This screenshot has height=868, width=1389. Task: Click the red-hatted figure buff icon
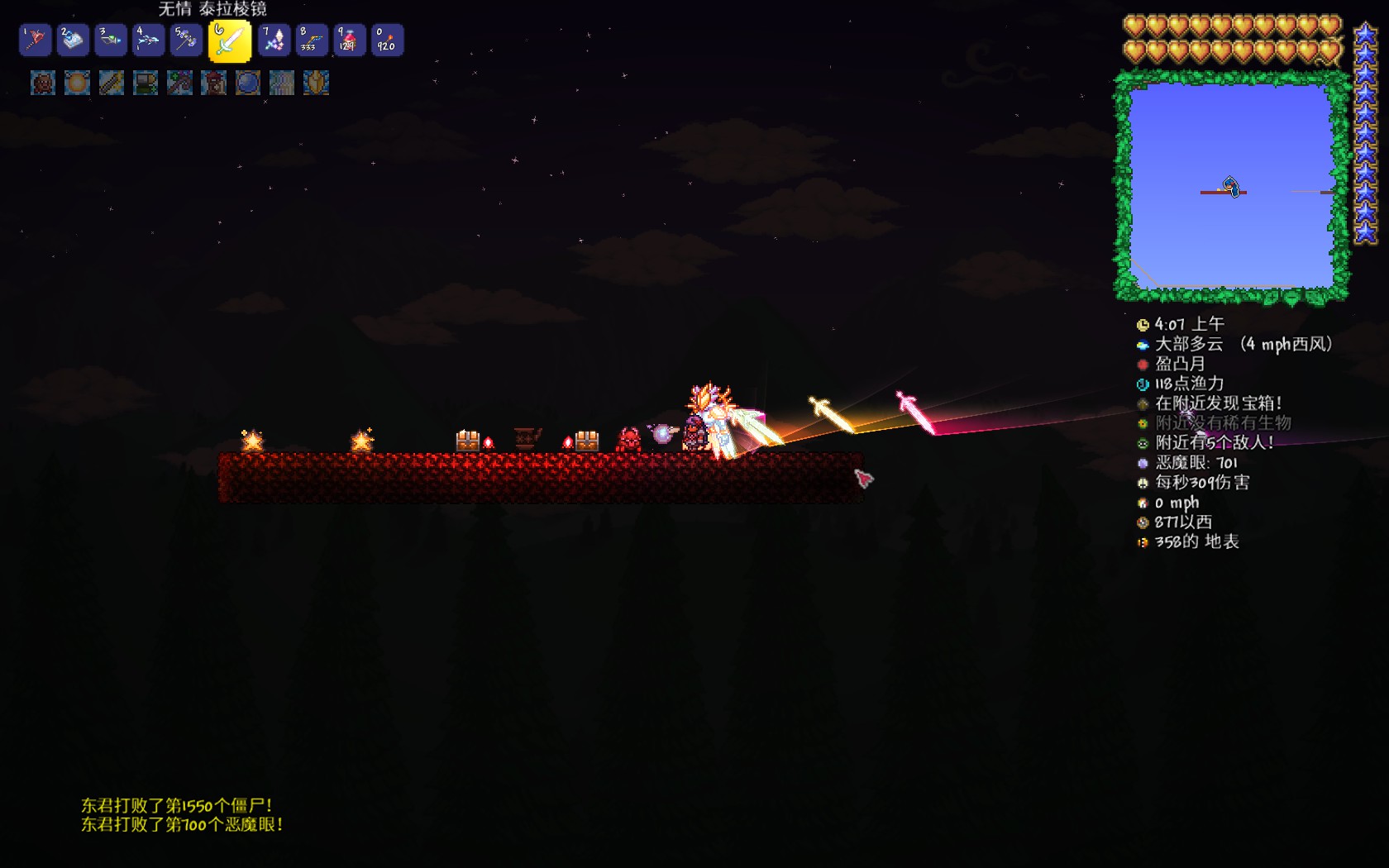click(x=213, y=83)
